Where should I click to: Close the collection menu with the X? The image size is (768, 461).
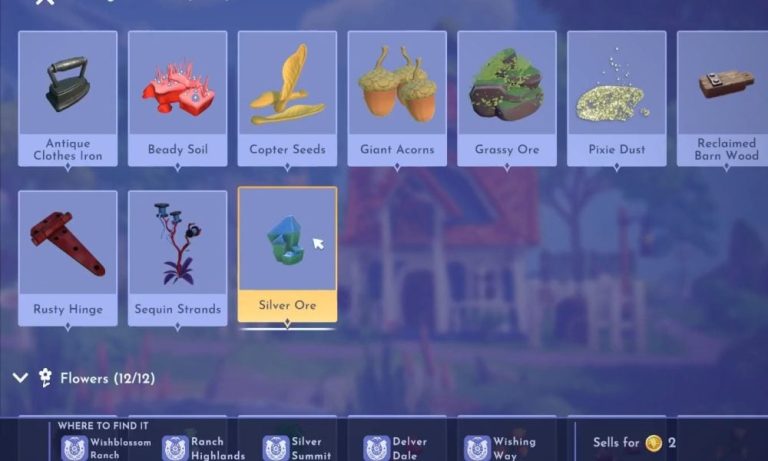[44, 3]
